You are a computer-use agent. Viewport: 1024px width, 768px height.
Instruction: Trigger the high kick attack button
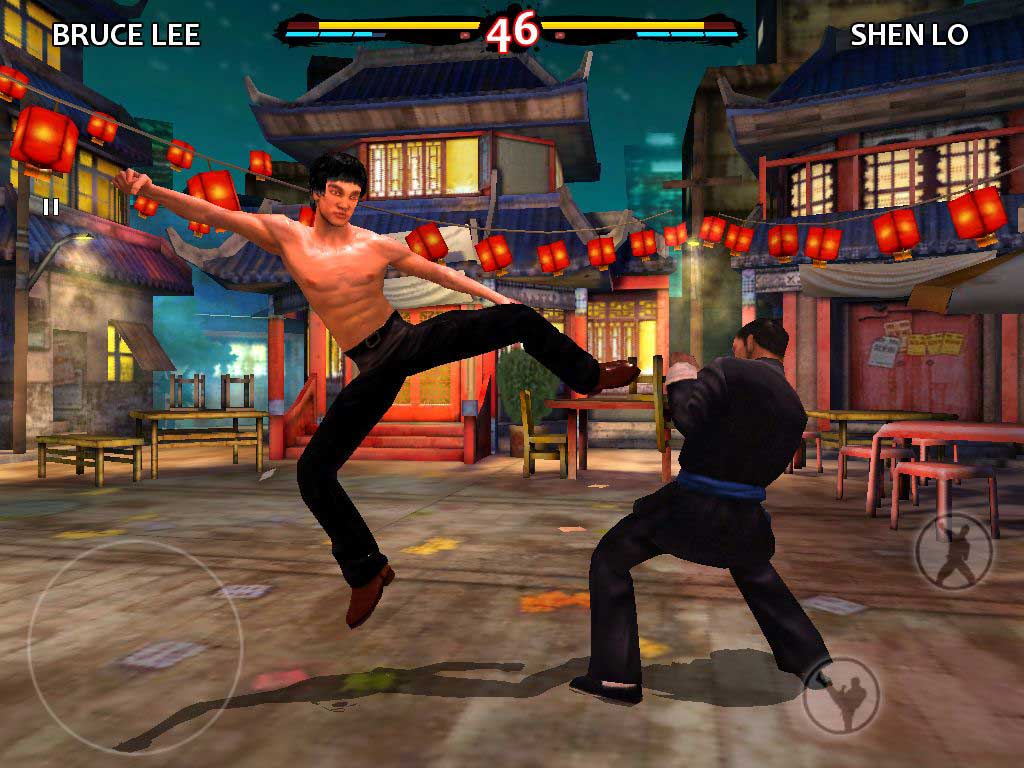pos(842,695)
